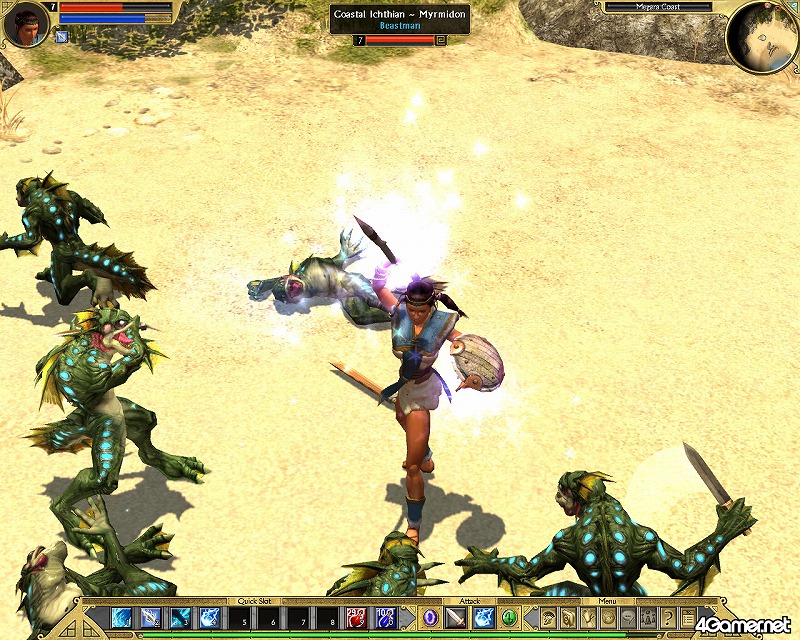This screenshot has width=800, height=640.
Task: Open the character window helmet icon
Action: 548,618
